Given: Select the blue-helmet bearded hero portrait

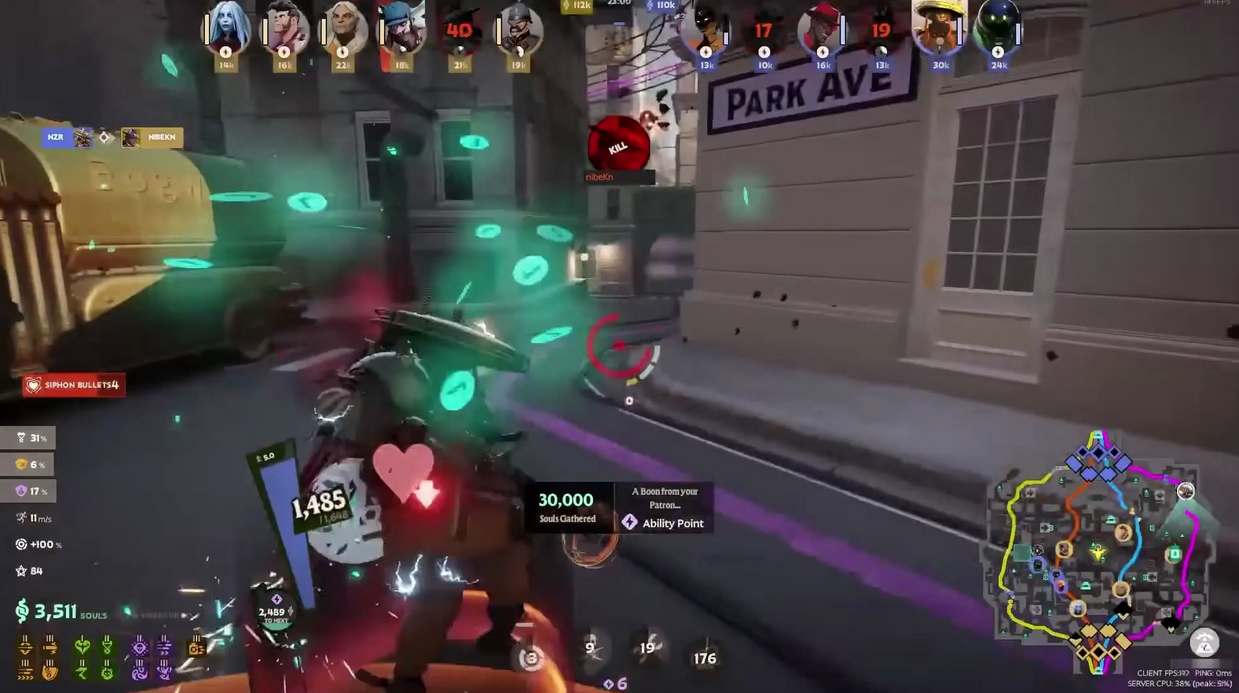Looking at the screenshot, I should coord(402,30).
